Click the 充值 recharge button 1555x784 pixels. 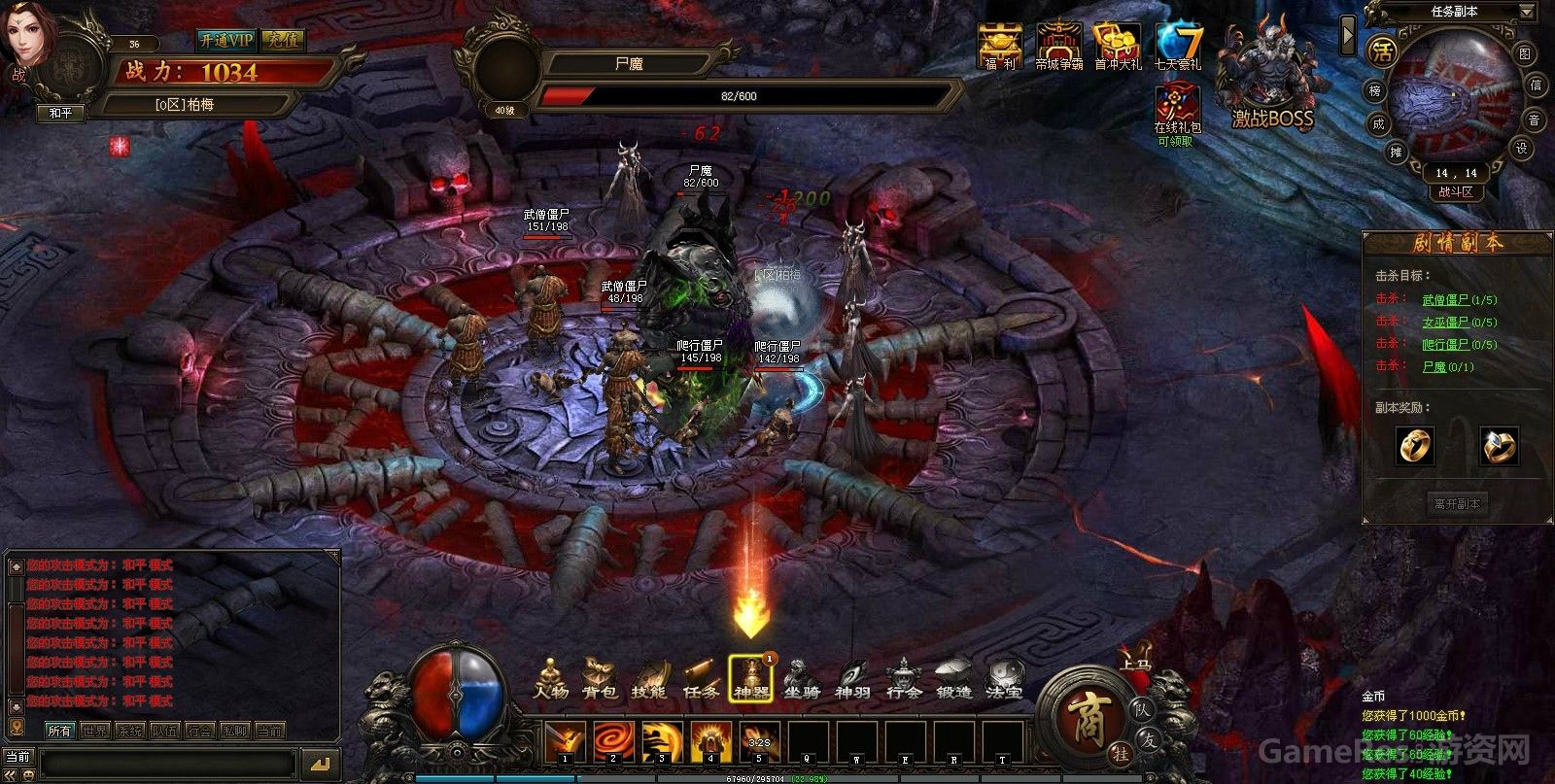[284, 40]
